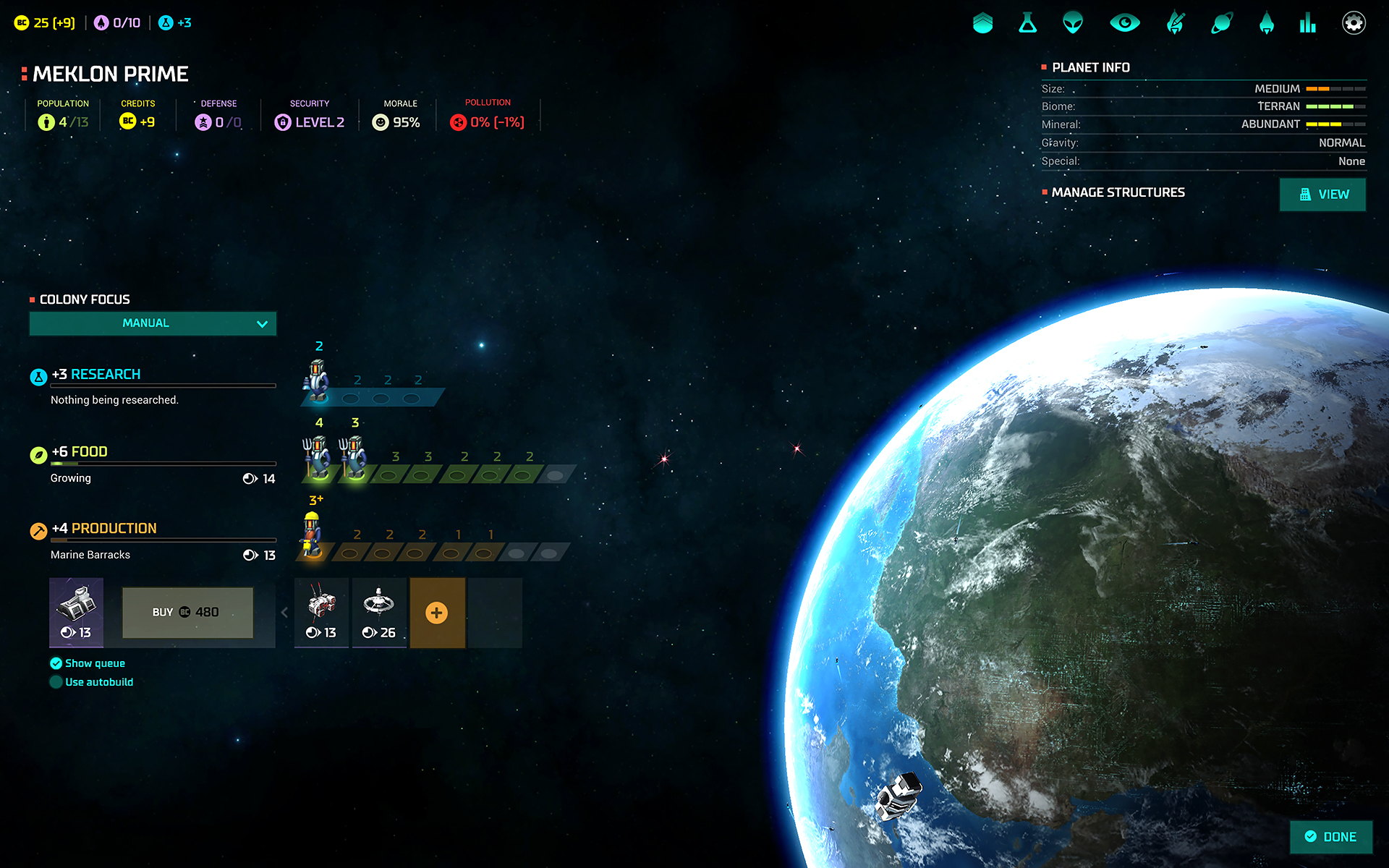1389x868 pixels.
Task: Open the ringed planet screen
Action: click(x=1222, y=23)
